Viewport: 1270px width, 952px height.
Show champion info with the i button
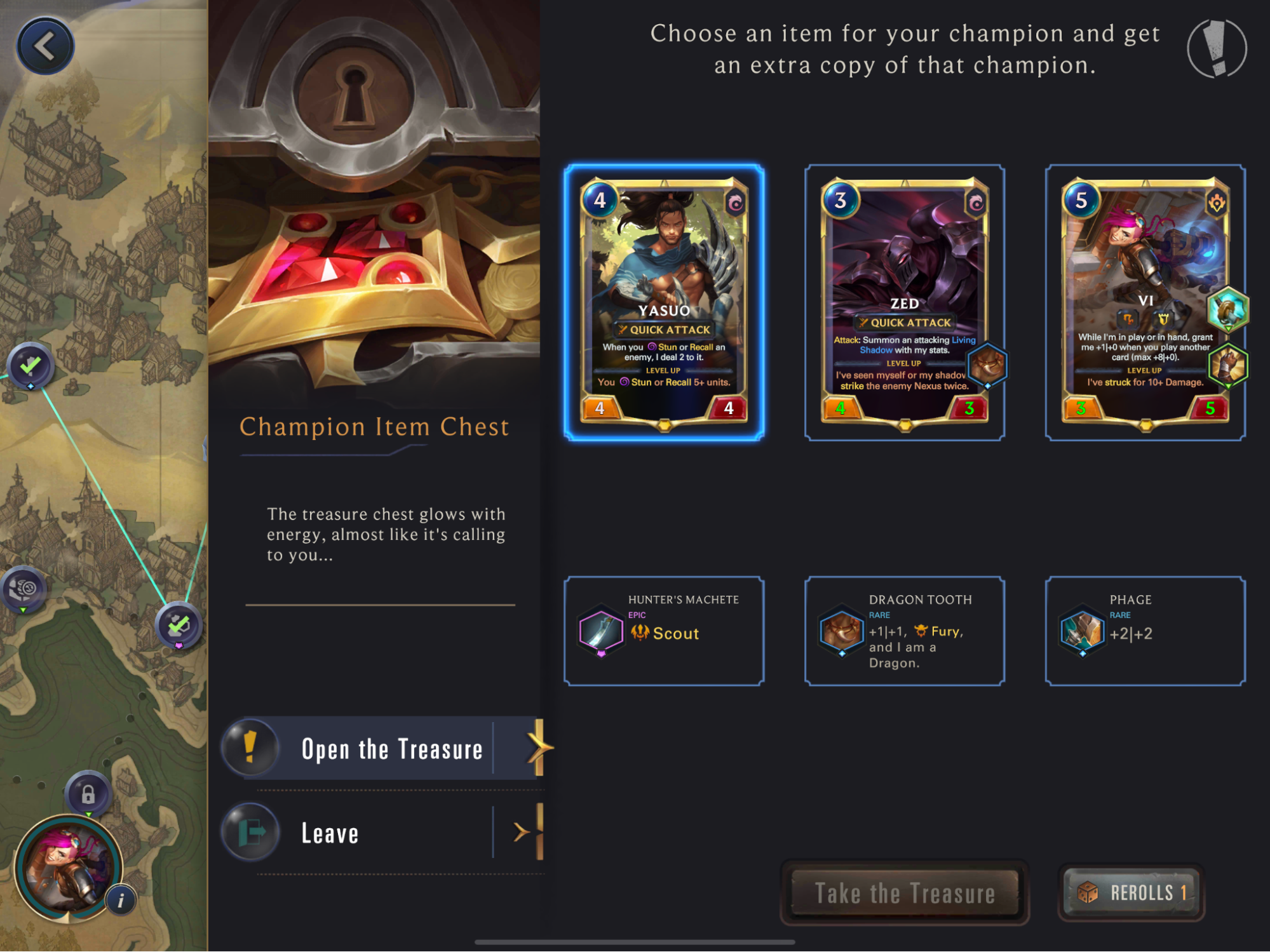pyautogui.click(x=121, y=900)
